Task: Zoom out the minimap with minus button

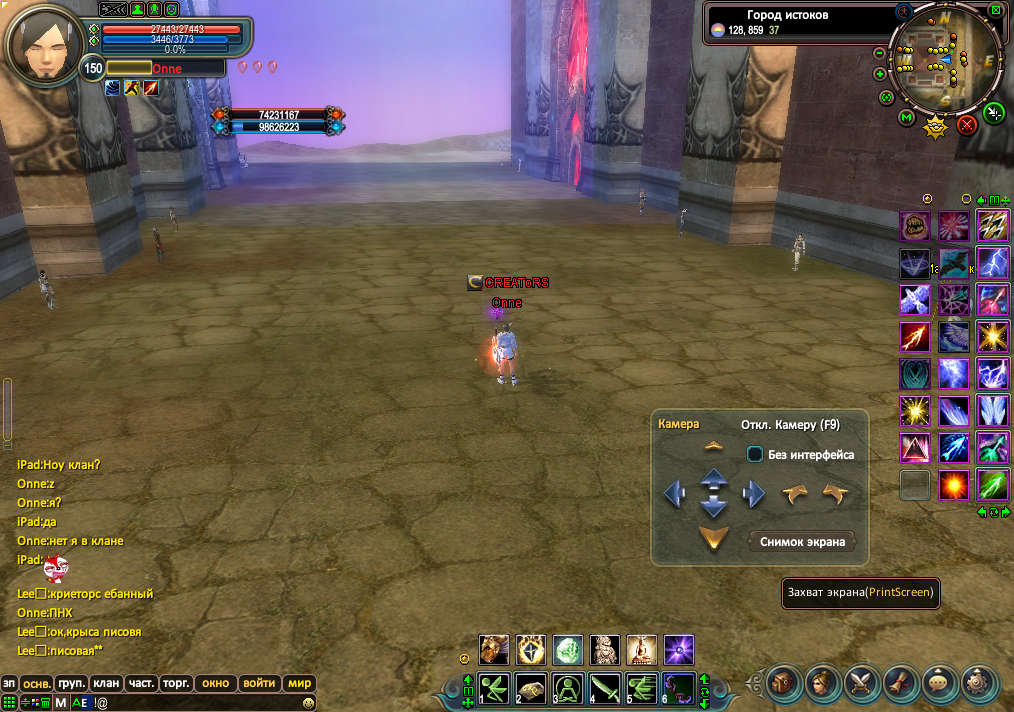Action: click(x=879, y=53)
